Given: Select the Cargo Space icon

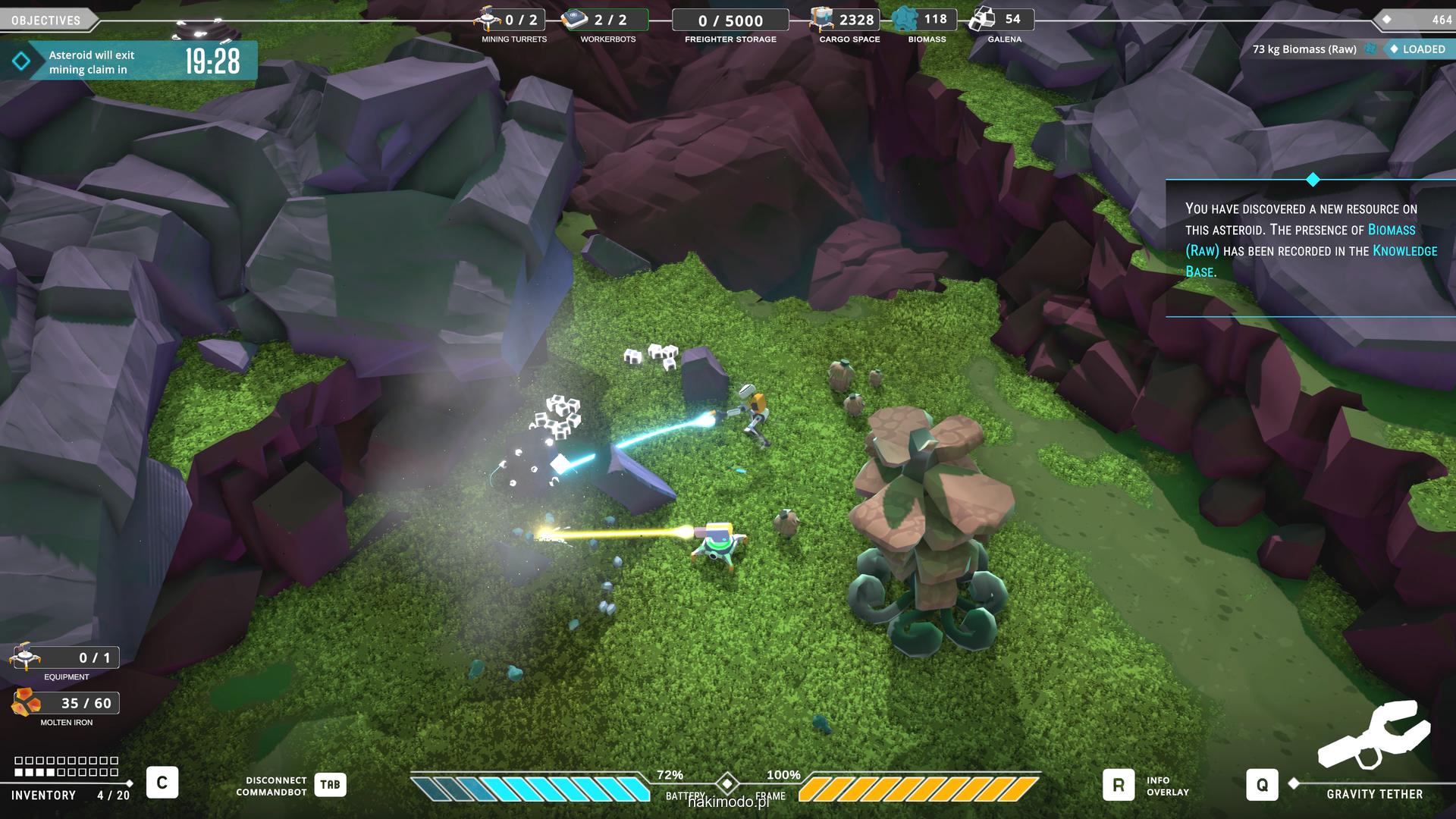Looking at the screenshot, I should pos(822,19).
